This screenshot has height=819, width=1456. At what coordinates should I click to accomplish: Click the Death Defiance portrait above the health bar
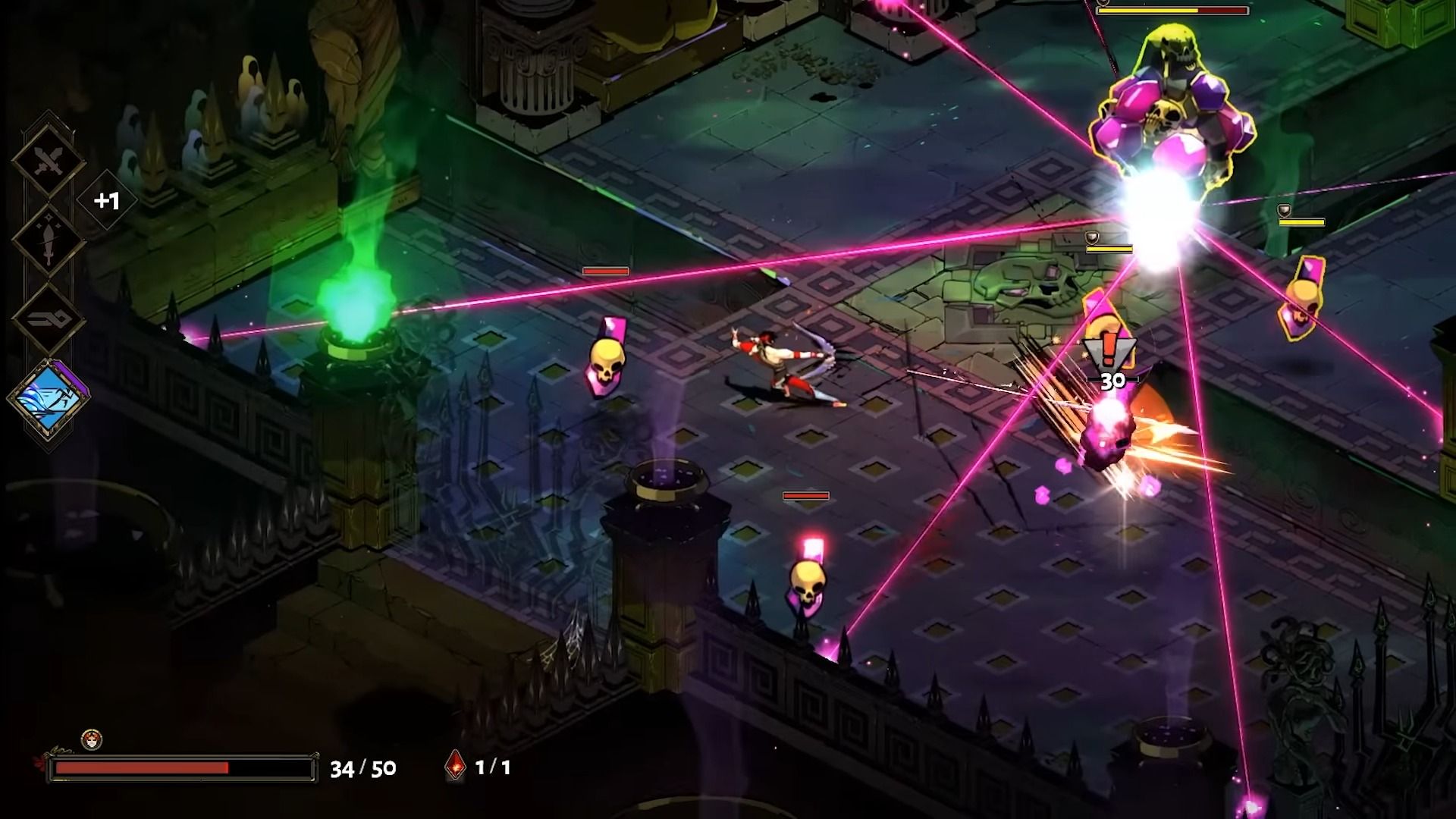92,739
